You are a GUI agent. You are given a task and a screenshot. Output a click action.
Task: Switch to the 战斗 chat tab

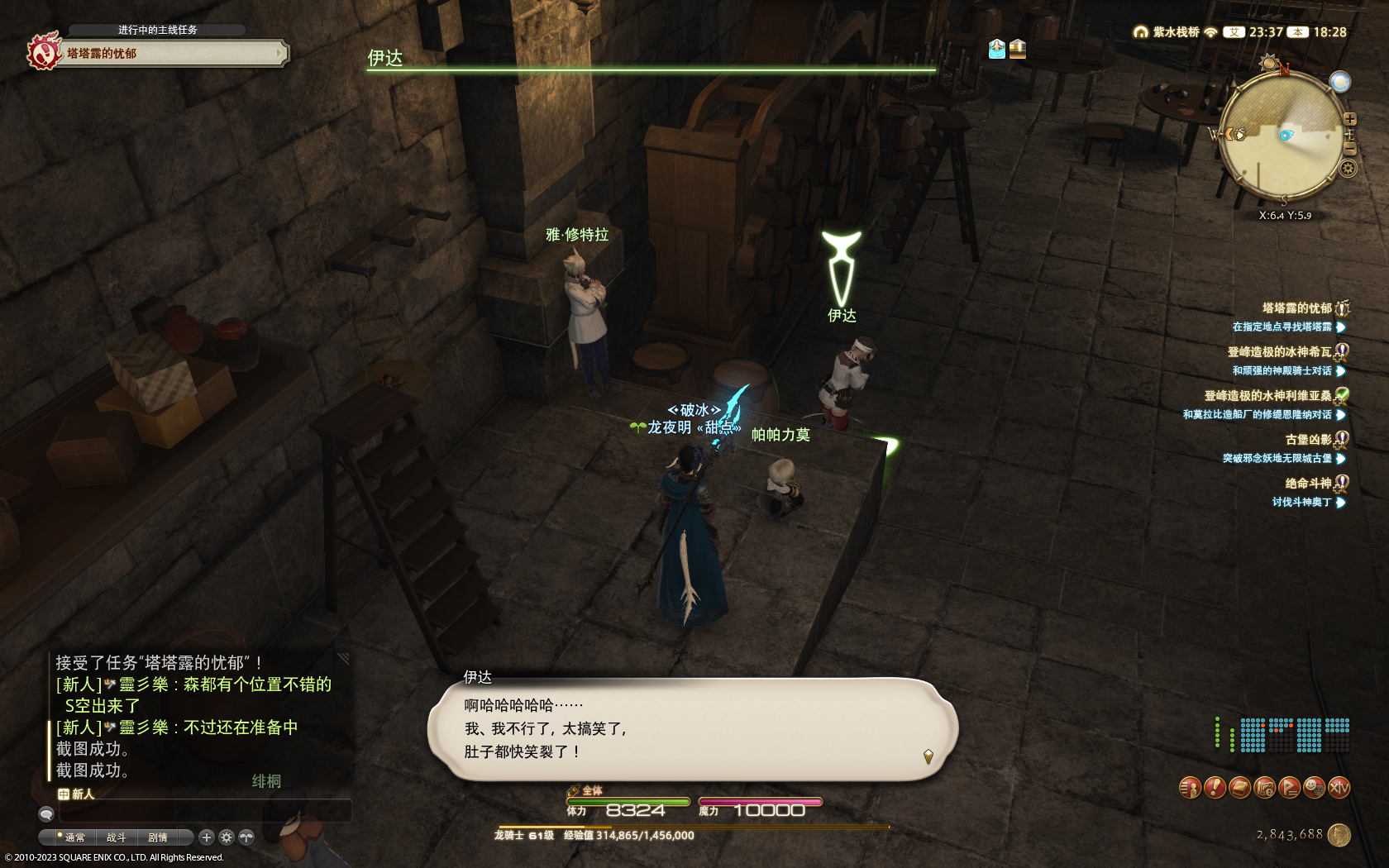coord(116,837)
